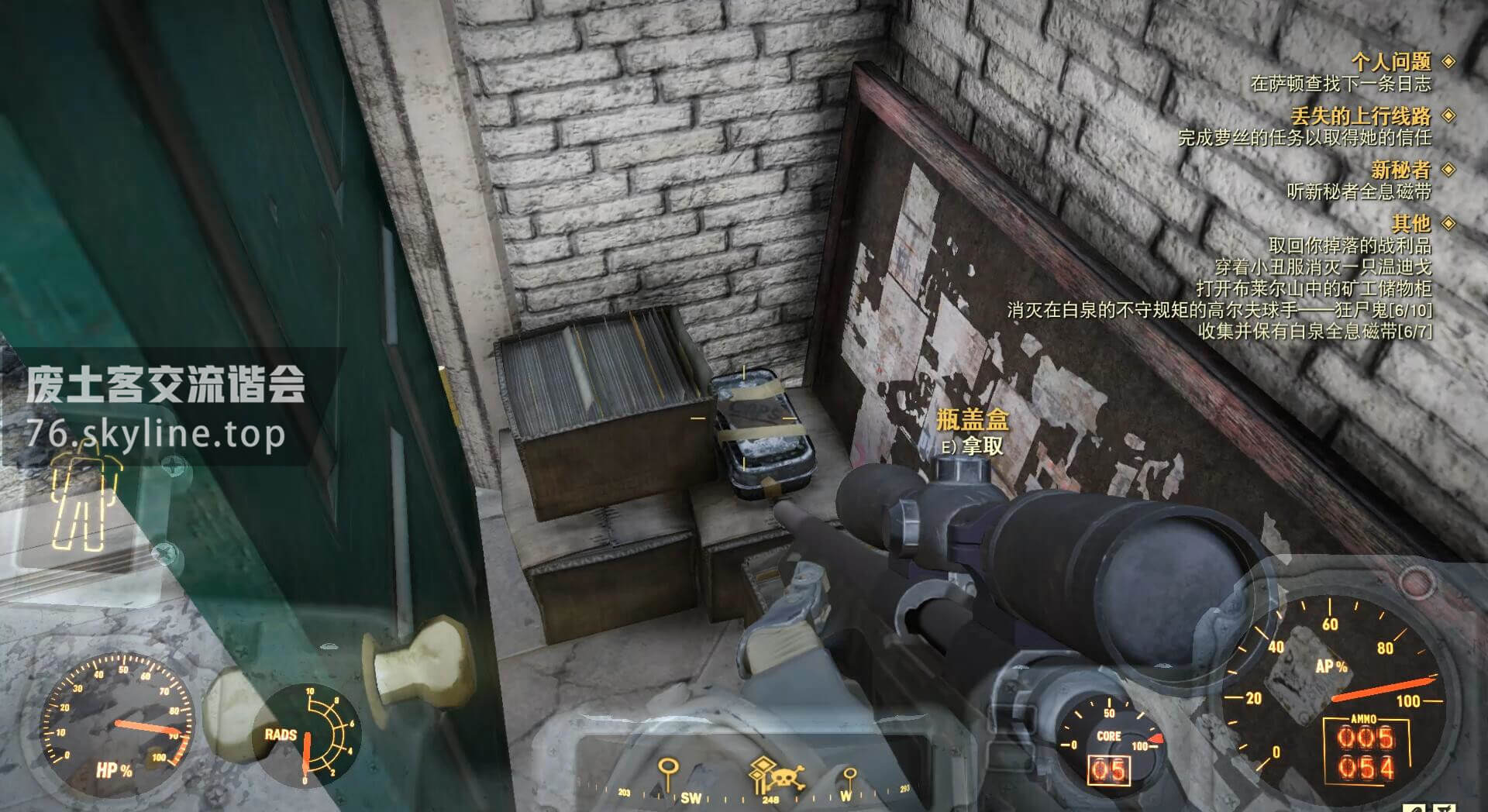Choose the 新秘者 quest heading
This screenshot has width=1488, height=812.
tap(1400, 170)
